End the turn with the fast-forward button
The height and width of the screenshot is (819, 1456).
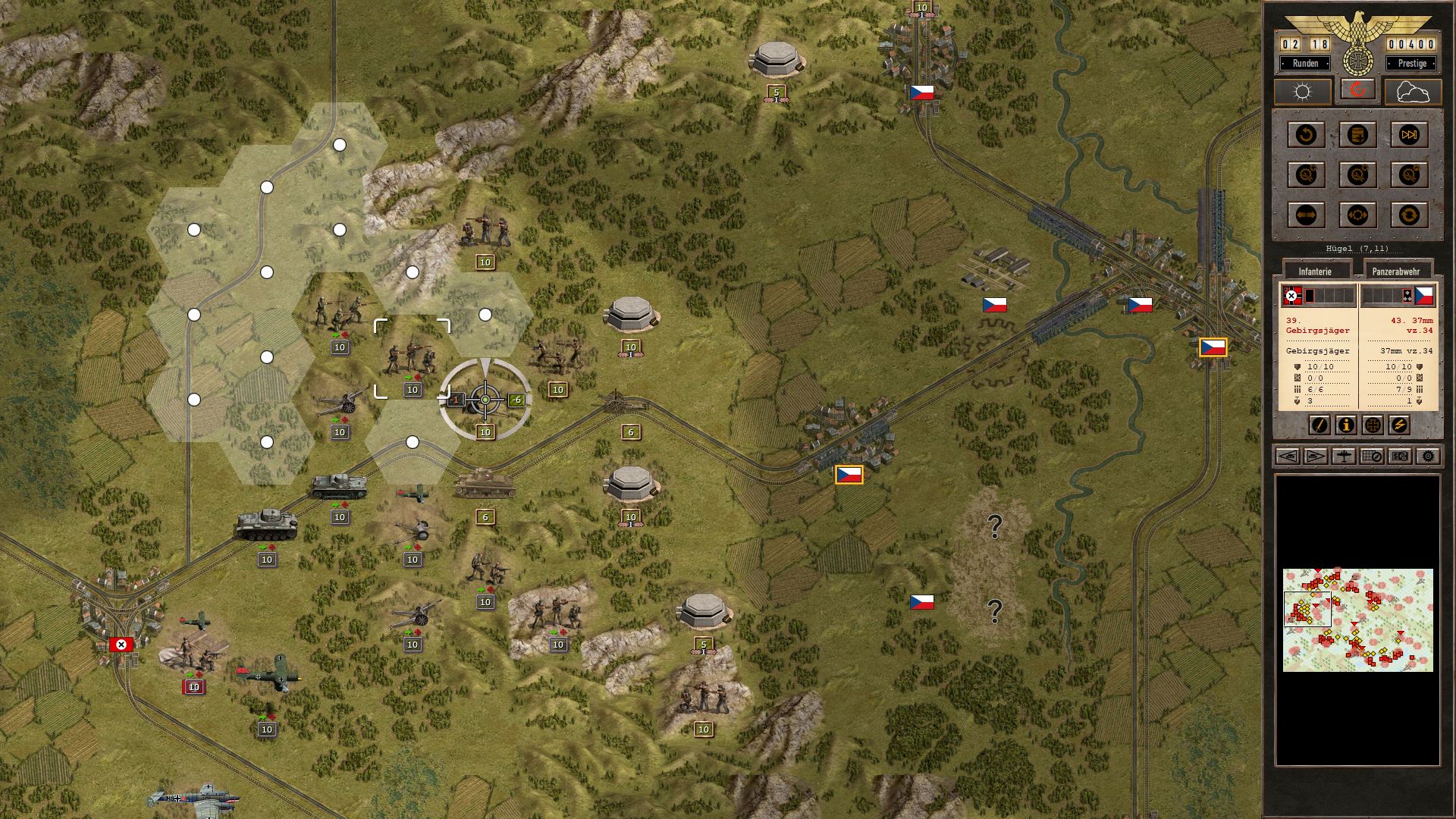(1408, 135)
